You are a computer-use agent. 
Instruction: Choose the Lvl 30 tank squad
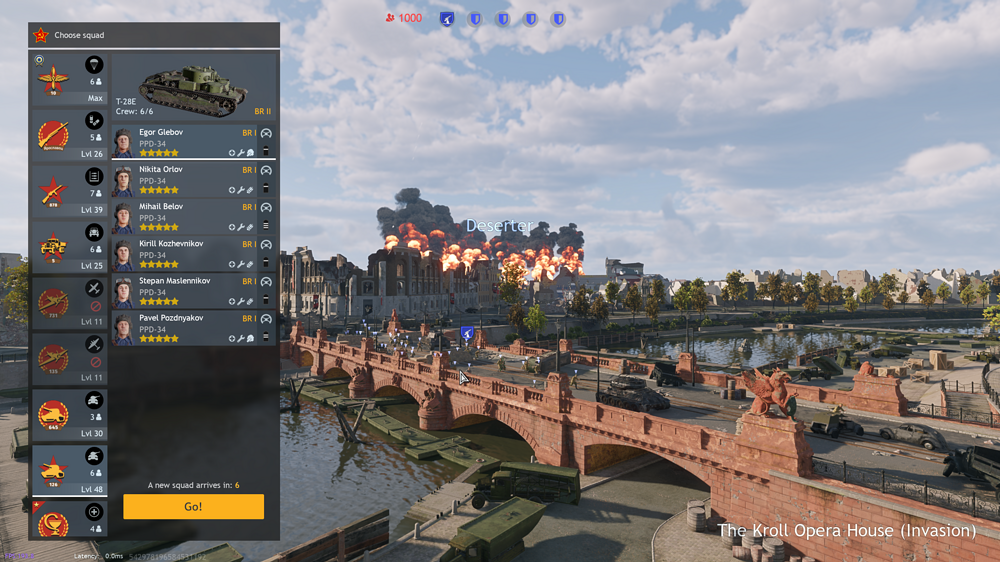(69, 414)
